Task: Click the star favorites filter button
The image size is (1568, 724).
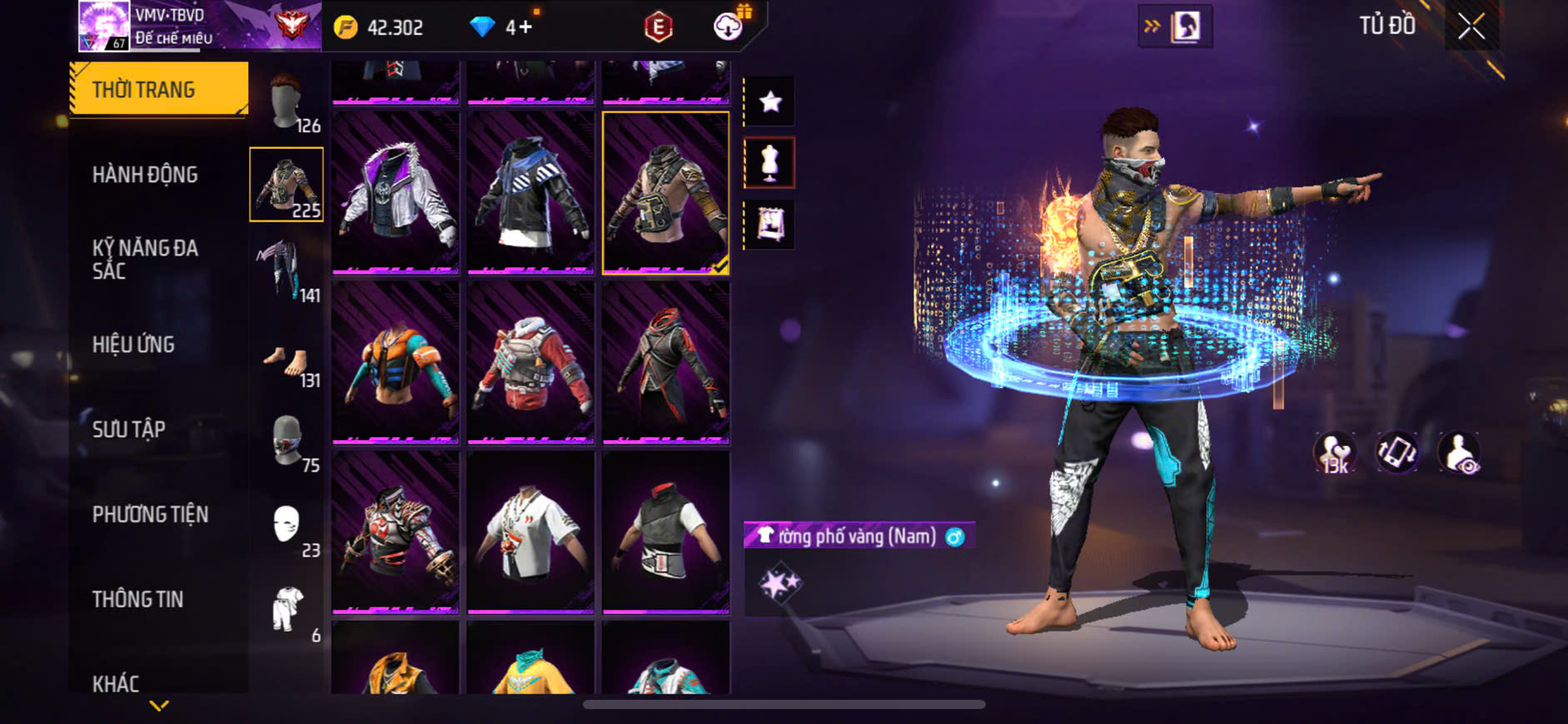Action: click(769, 102)
